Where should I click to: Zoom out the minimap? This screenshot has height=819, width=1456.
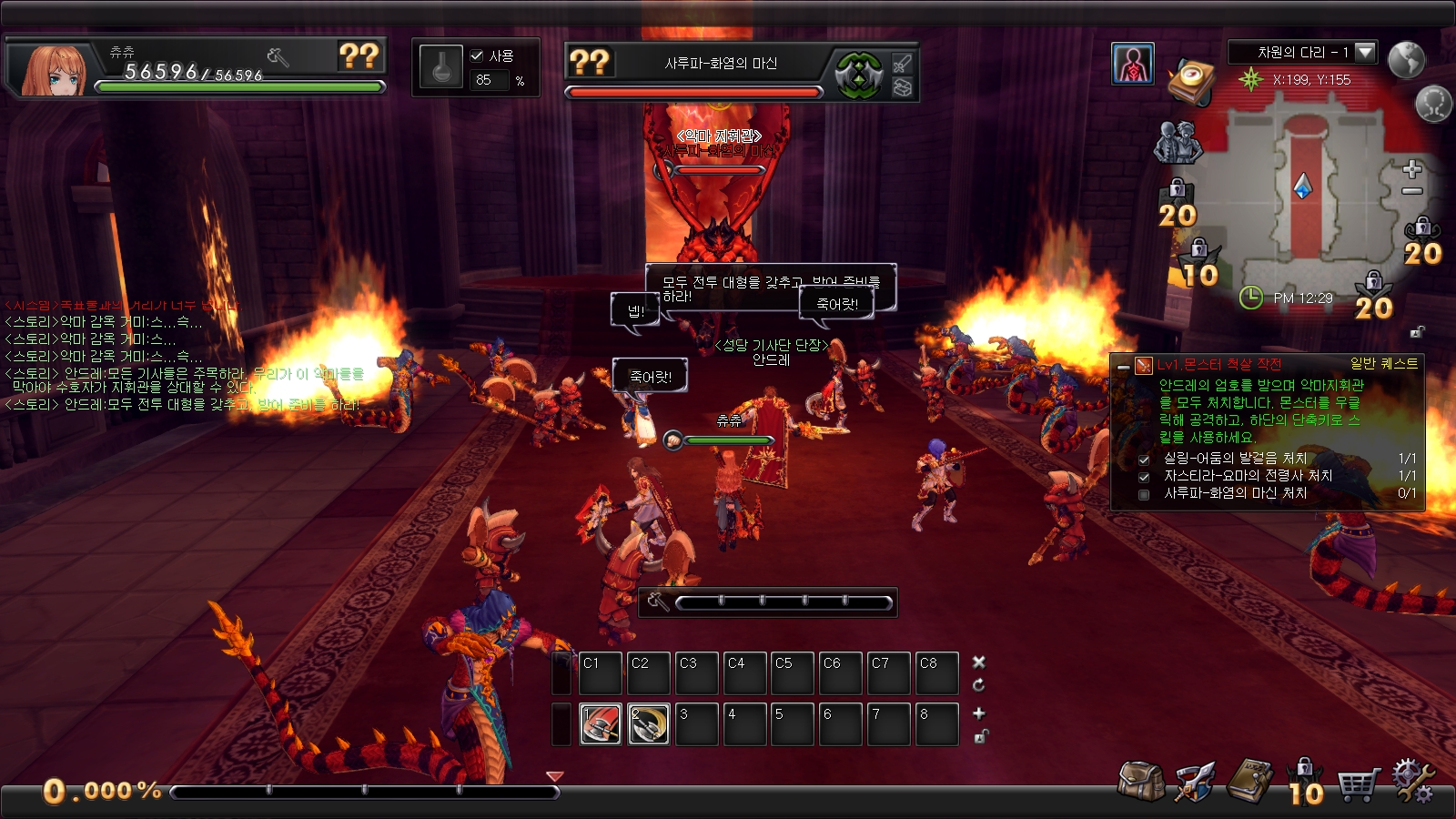coord(1412,191)
